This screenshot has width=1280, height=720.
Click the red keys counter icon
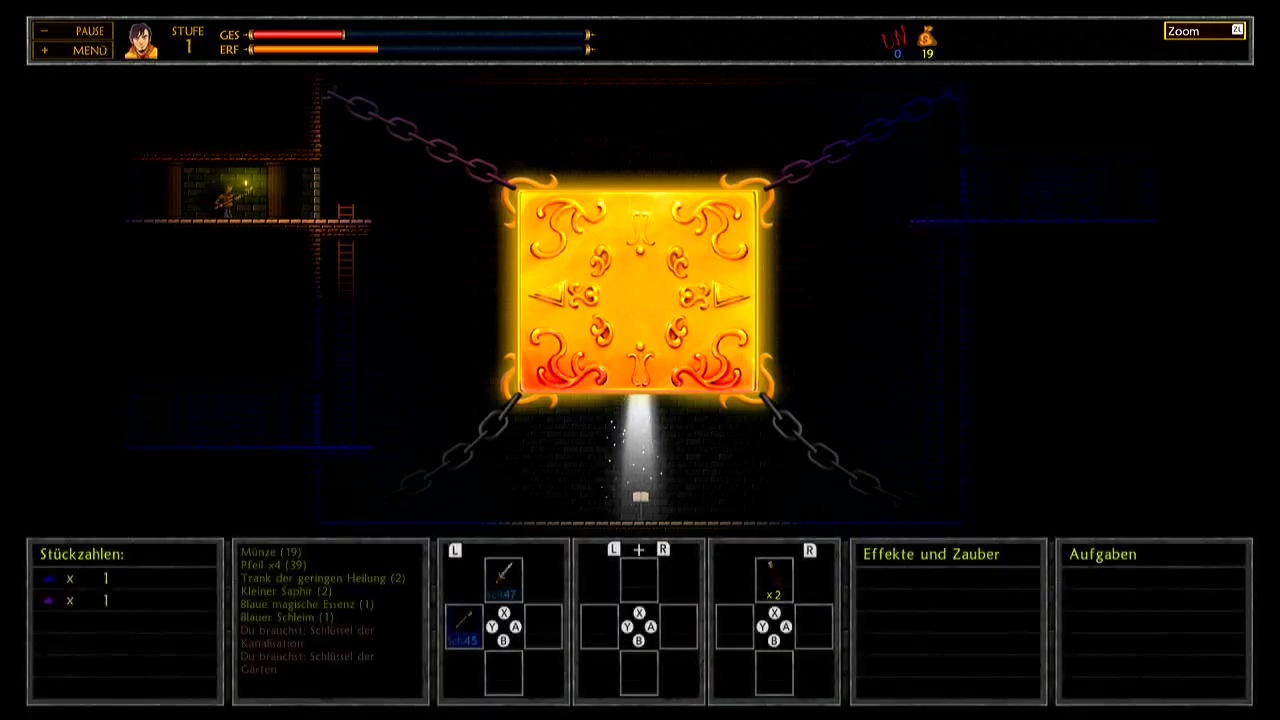[893, 40]
